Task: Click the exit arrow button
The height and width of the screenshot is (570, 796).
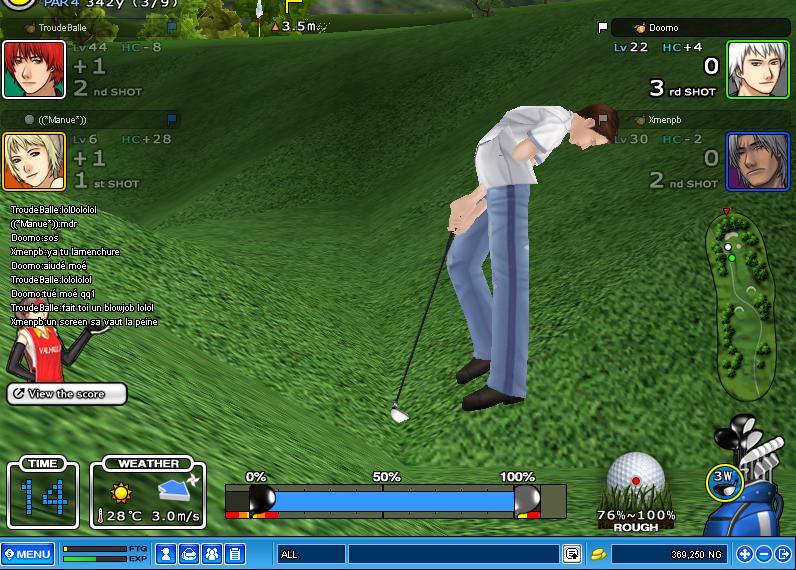Action: [783, 553]
